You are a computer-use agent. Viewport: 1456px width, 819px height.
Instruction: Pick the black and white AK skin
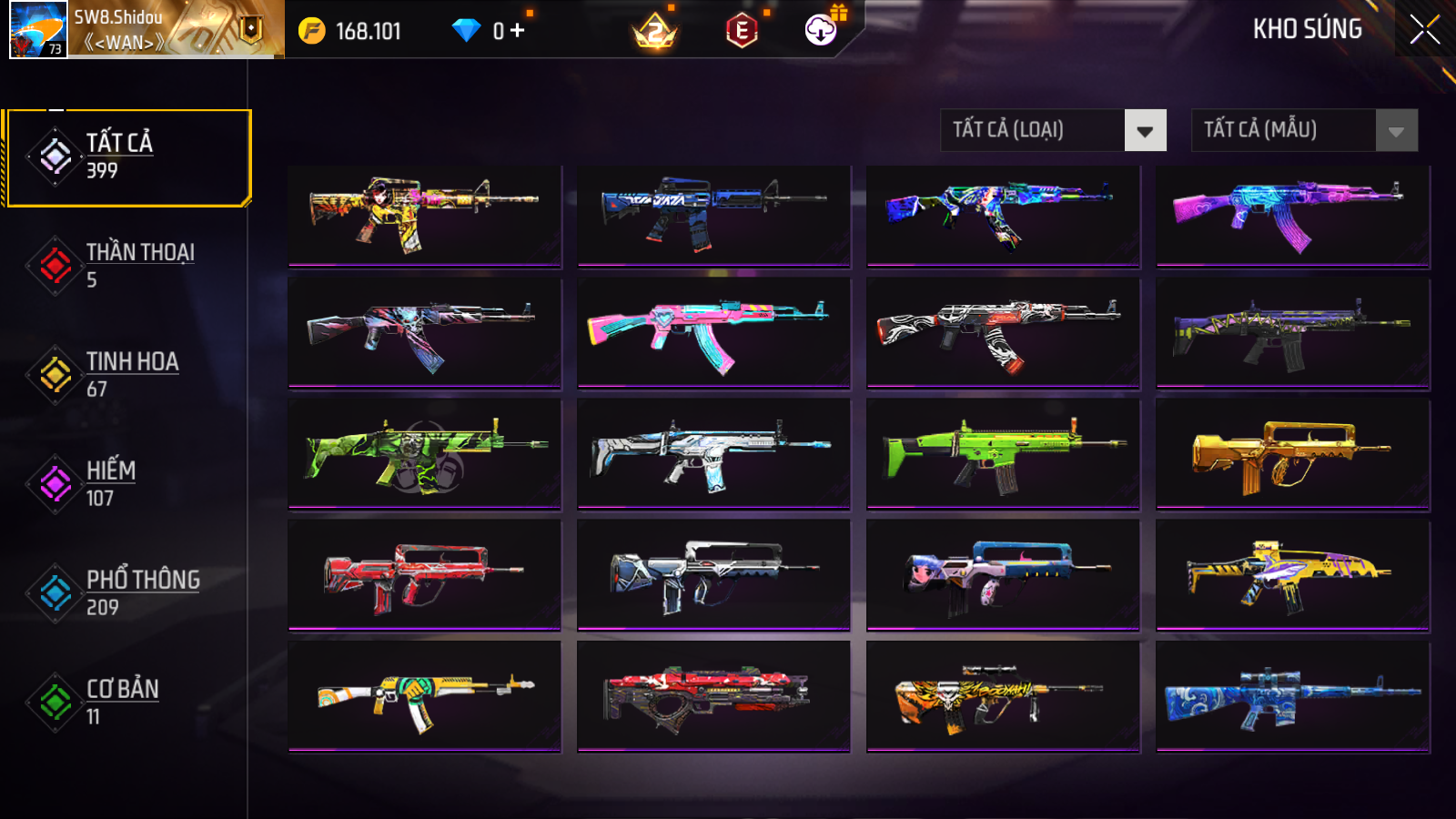[x=1003, y=334]
